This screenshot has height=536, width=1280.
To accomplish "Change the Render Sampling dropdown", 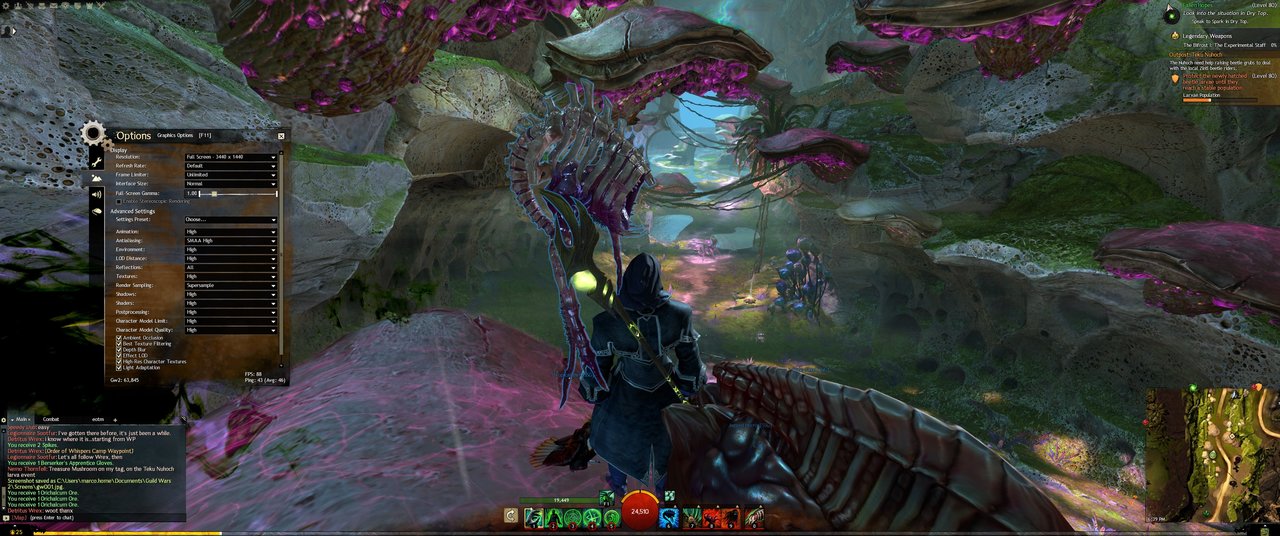I will coord(230,285).
